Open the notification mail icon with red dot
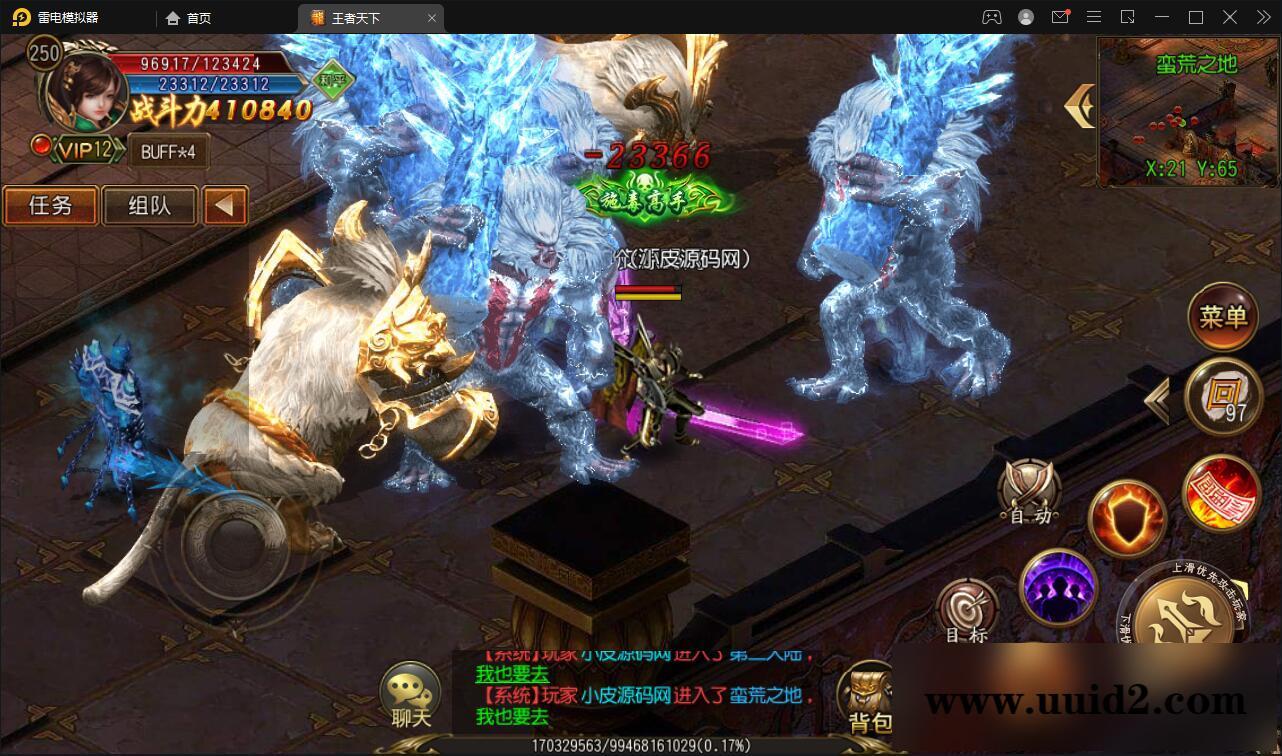Screen dimensions: 1282x756 pos(1062,17)
